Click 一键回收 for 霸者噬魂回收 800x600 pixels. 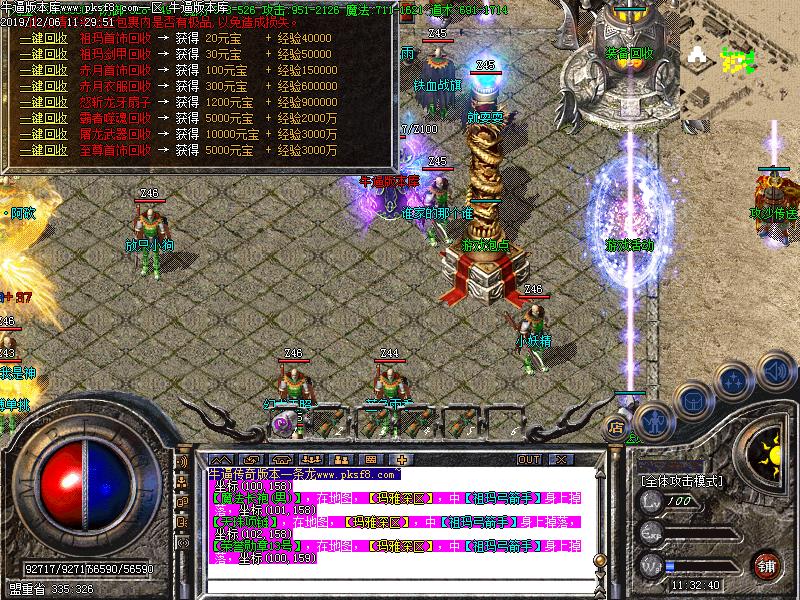pyautogui.click(x=42, y=118)
